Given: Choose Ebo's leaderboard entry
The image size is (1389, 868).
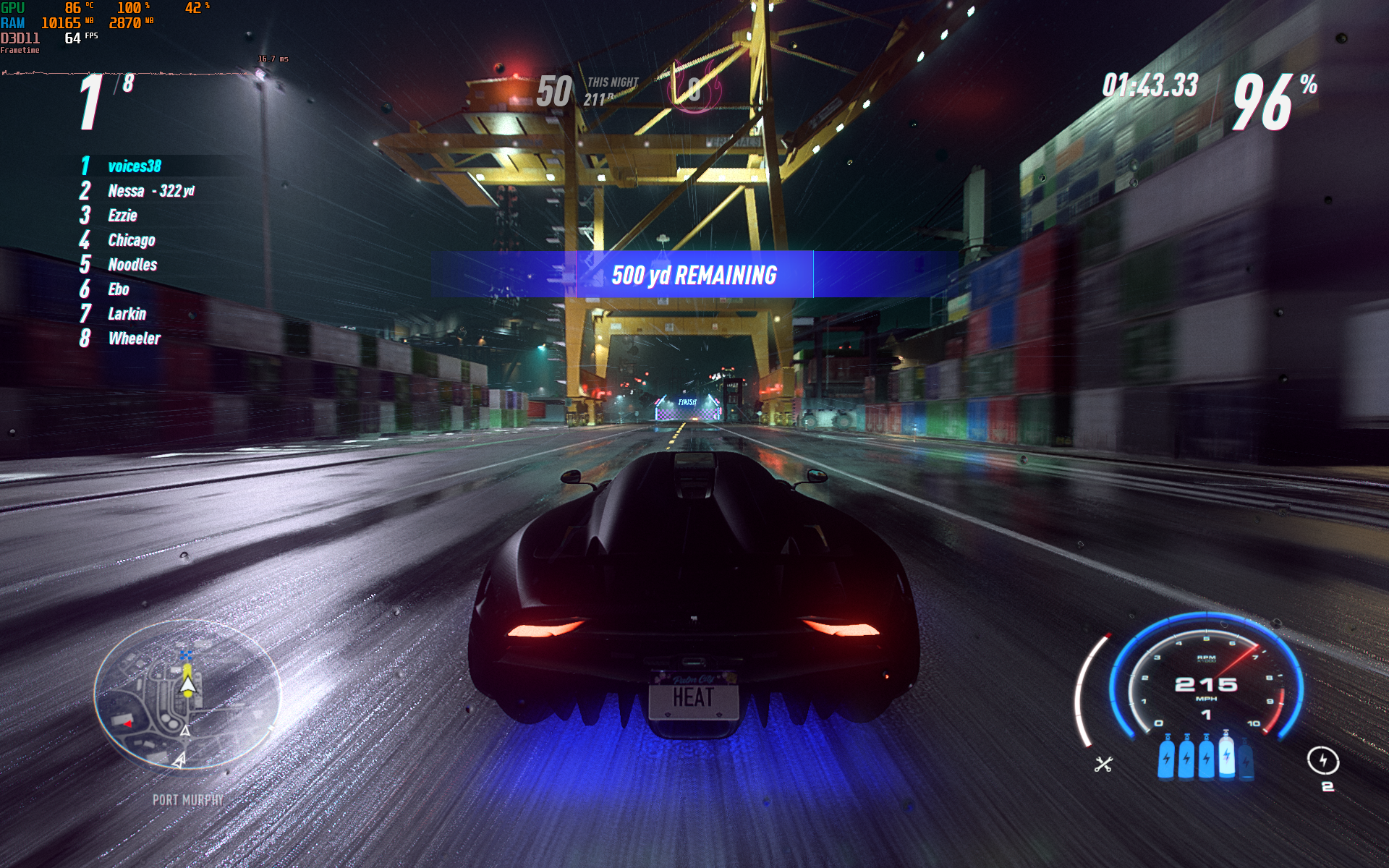Looking at the screenshot, I should [119, 289].
